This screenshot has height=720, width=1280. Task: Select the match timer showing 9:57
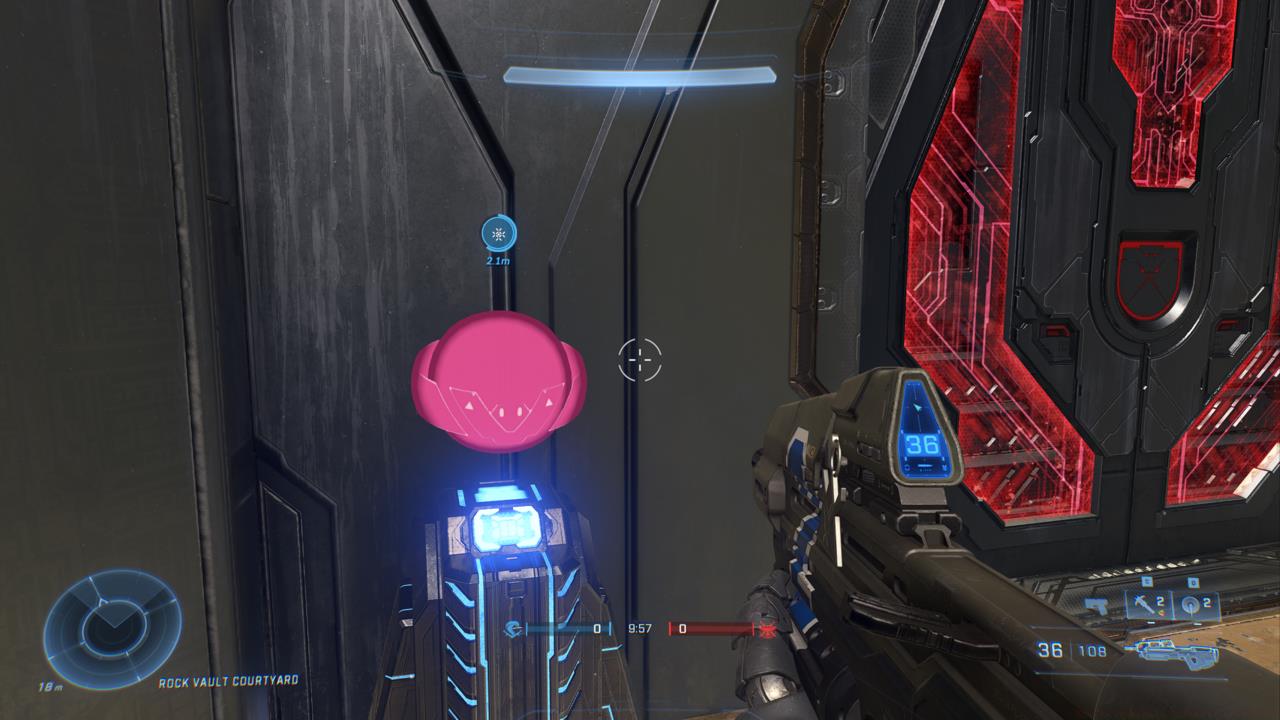pyautogui.click(x=640, y=628)
